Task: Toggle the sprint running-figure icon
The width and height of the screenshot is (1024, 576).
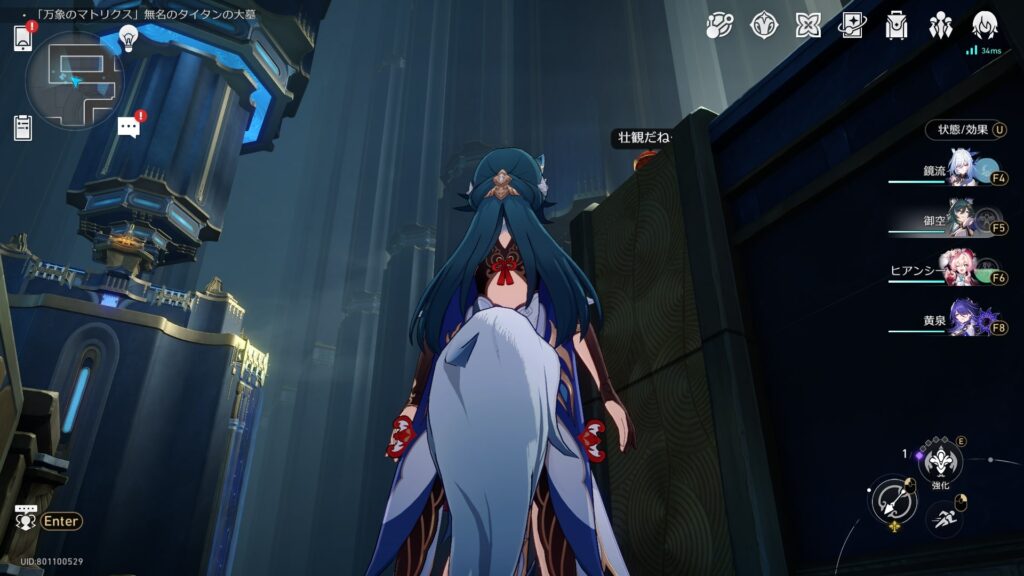Action: 943,516
